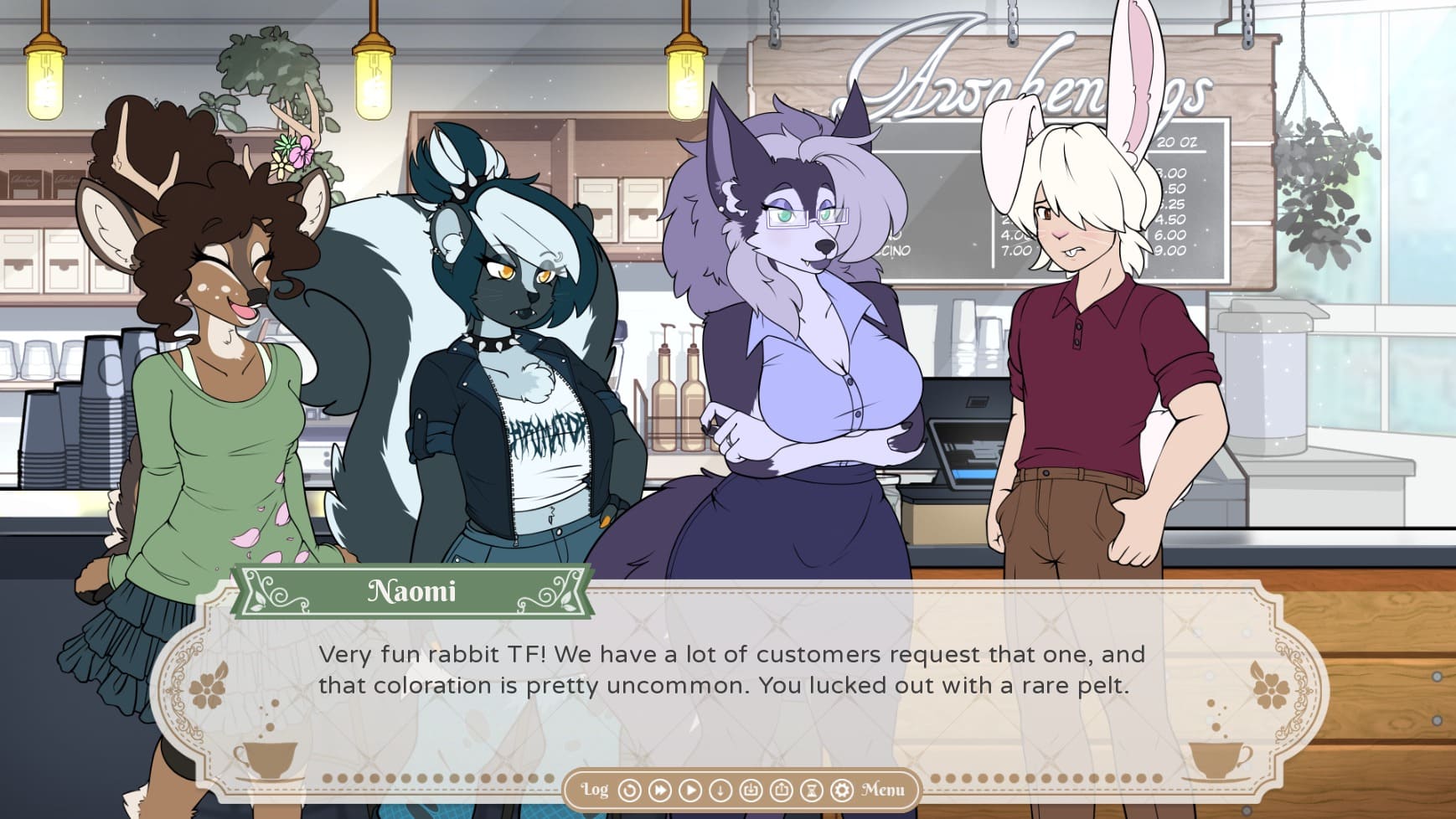Viewport: 1456px width, 819px height.
Task: Open the game Menu
Action: click(x=883, y=790)
